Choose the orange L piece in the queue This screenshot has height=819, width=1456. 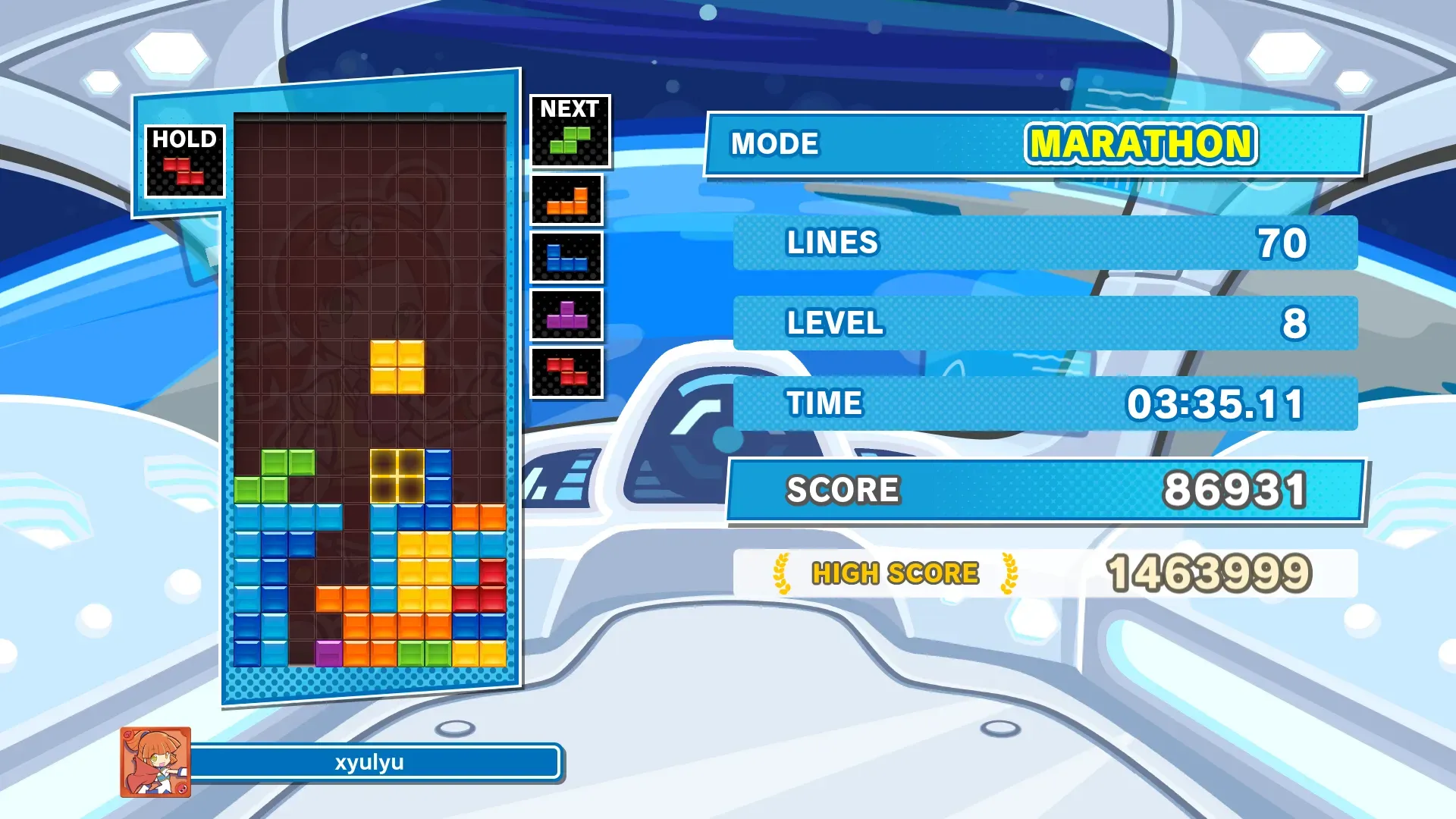point(567,201)
